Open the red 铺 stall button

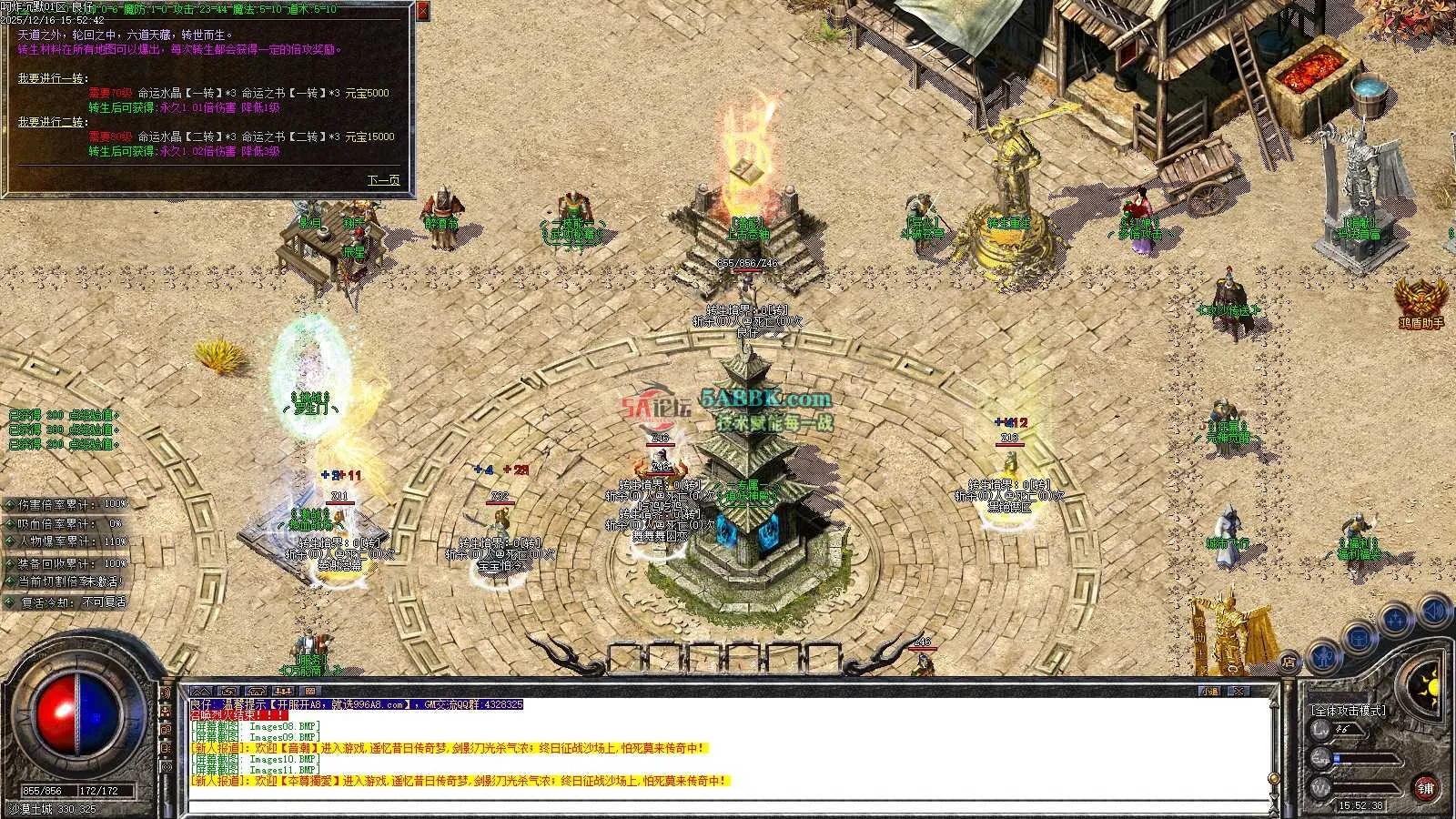click(x=1426, y=788)
